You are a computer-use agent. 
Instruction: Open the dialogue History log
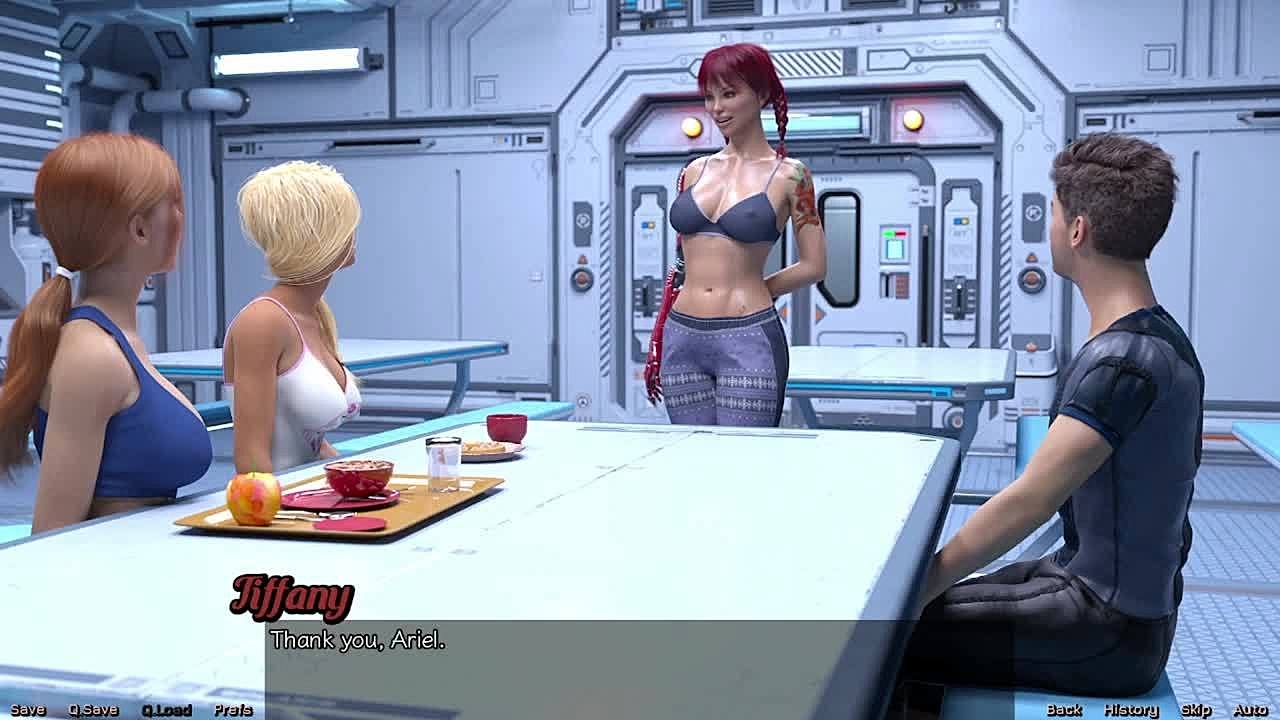coord(1131,710)
